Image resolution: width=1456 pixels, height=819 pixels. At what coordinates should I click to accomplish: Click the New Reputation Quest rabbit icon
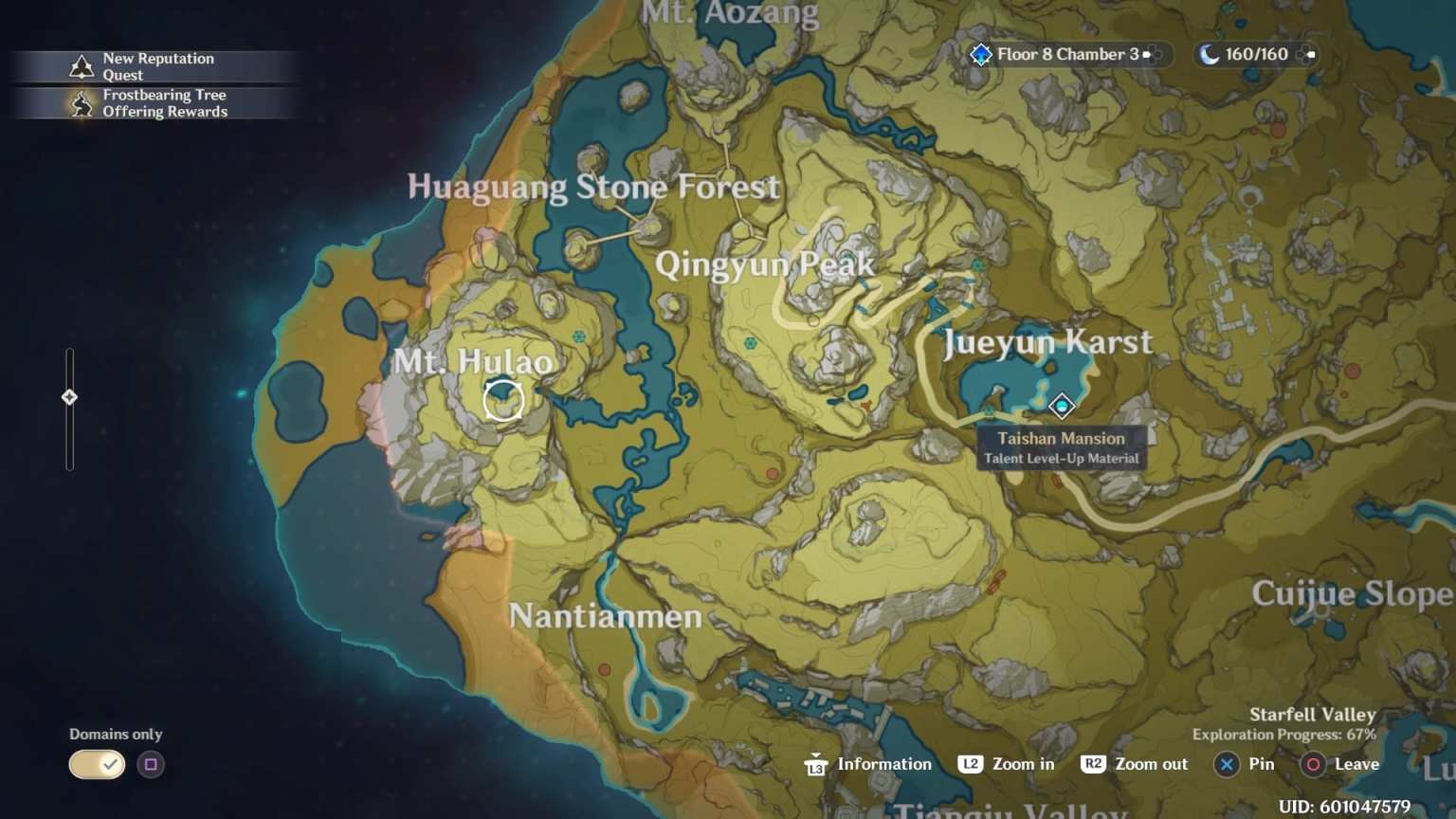[82, 65]
